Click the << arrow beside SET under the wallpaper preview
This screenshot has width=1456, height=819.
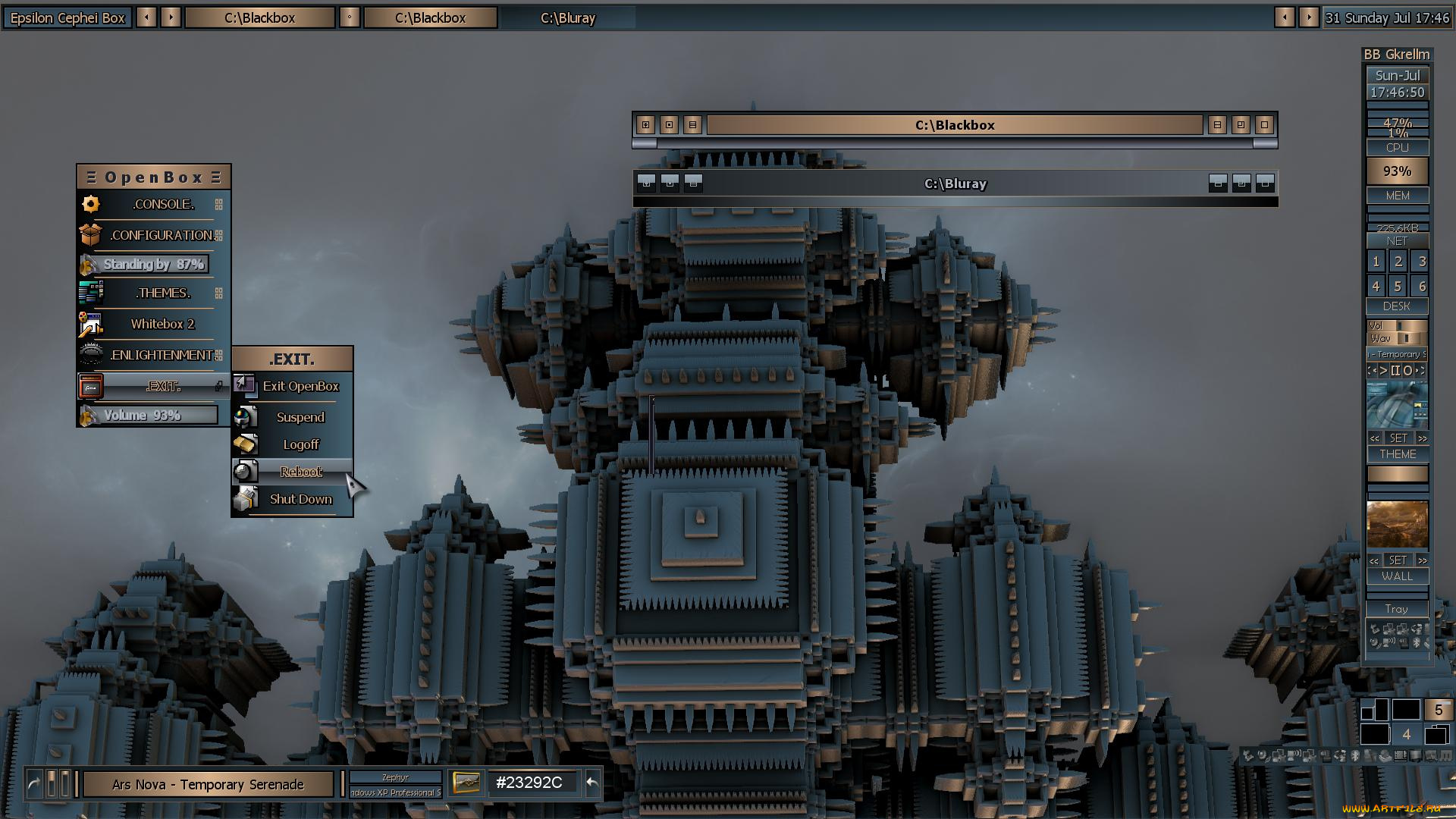[1374, 561]
